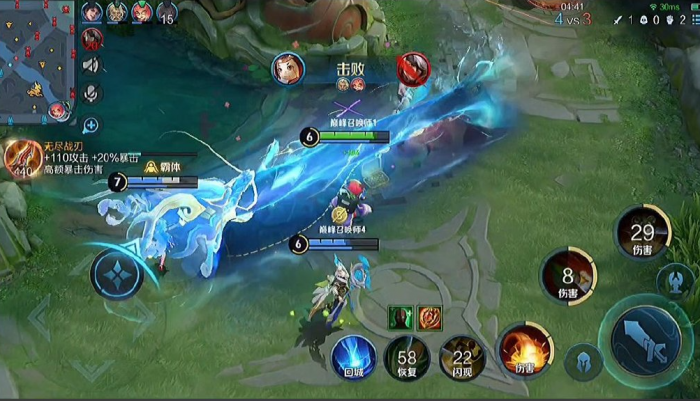The width and height of the screenshot is (700, 401).
Task: Cast the Flash (闪现) summoner spell
Action: tap(461, 356)
